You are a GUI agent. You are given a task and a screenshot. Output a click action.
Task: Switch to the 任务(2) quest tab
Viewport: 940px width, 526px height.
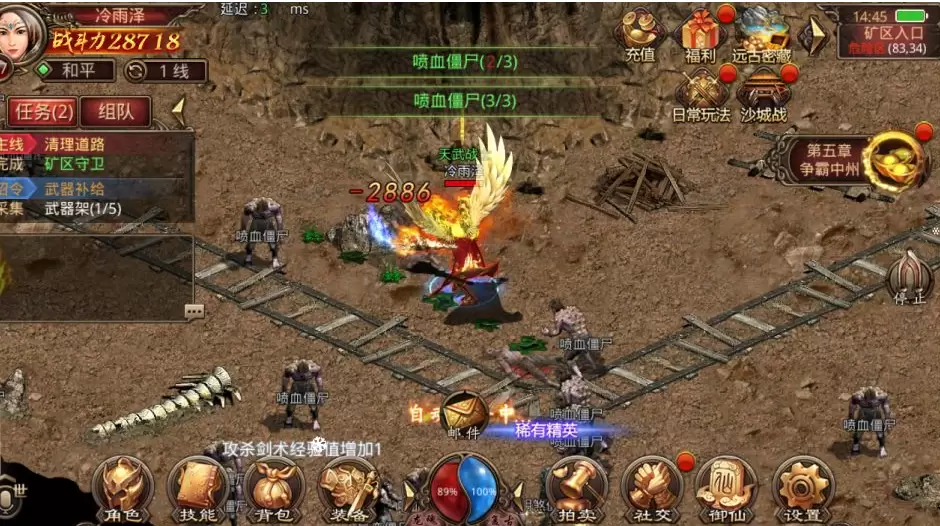(42, 111)
